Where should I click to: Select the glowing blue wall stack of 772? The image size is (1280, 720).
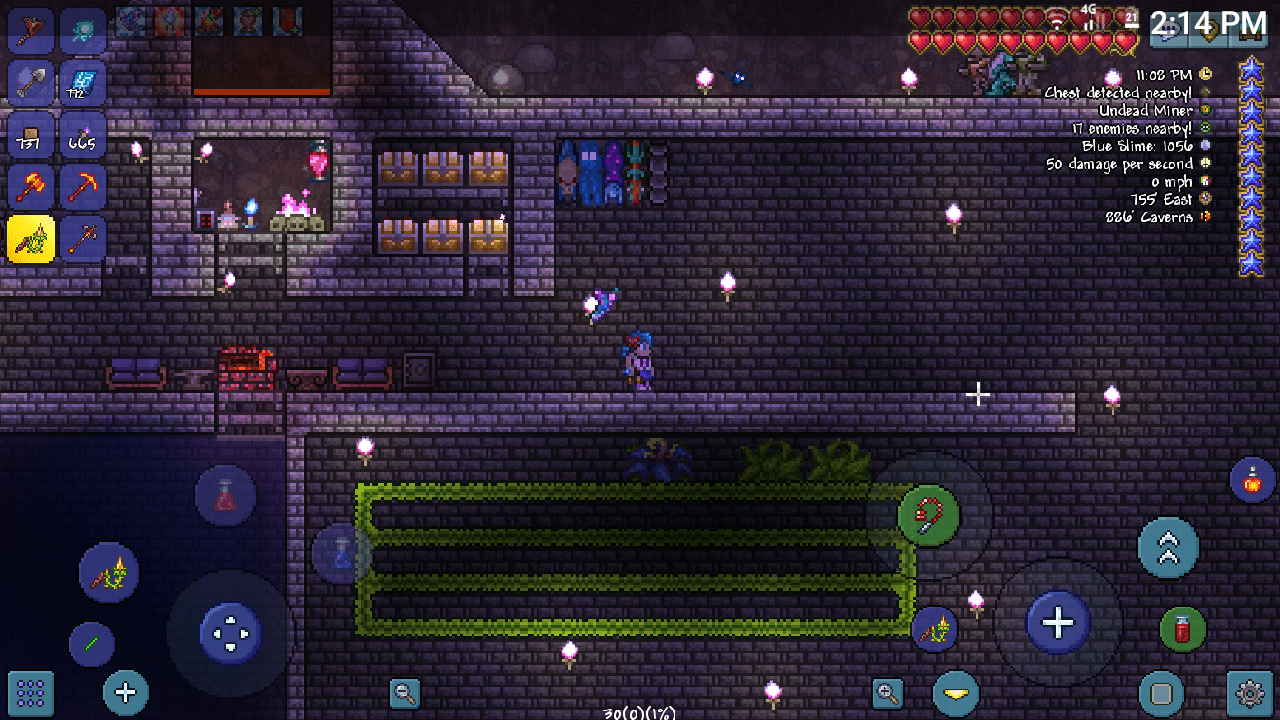[x=83, y=83]
